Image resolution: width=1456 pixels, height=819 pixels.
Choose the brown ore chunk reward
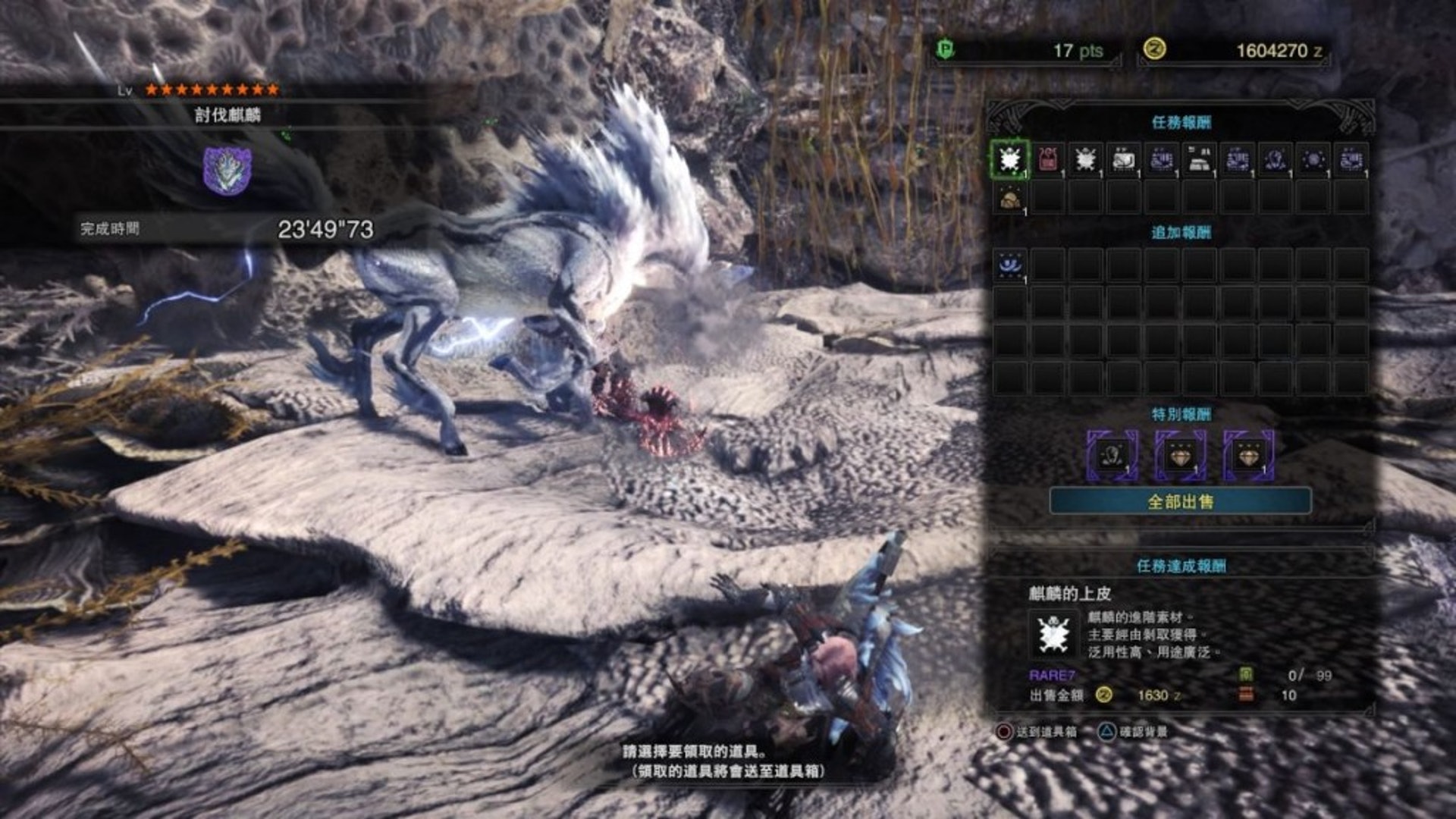[1009, 199]
